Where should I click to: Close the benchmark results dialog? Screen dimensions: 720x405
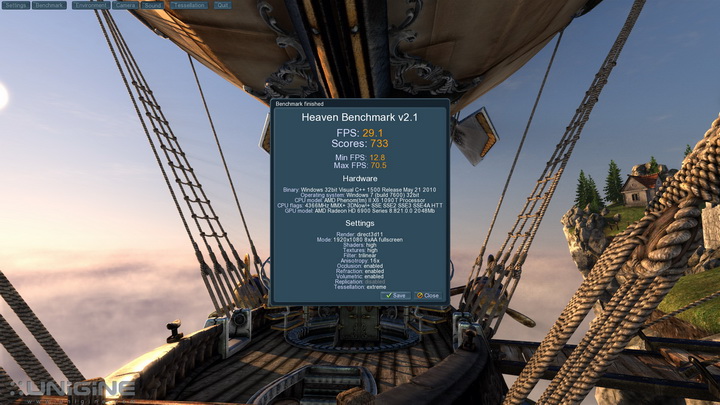pyautogui.click(x=427, y=296)
